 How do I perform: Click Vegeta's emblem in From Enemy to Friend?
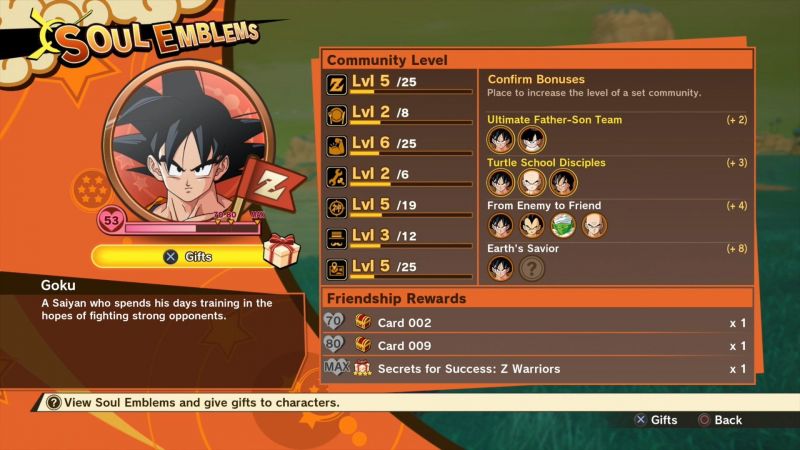pyautogui.click(x=532, y=226)
